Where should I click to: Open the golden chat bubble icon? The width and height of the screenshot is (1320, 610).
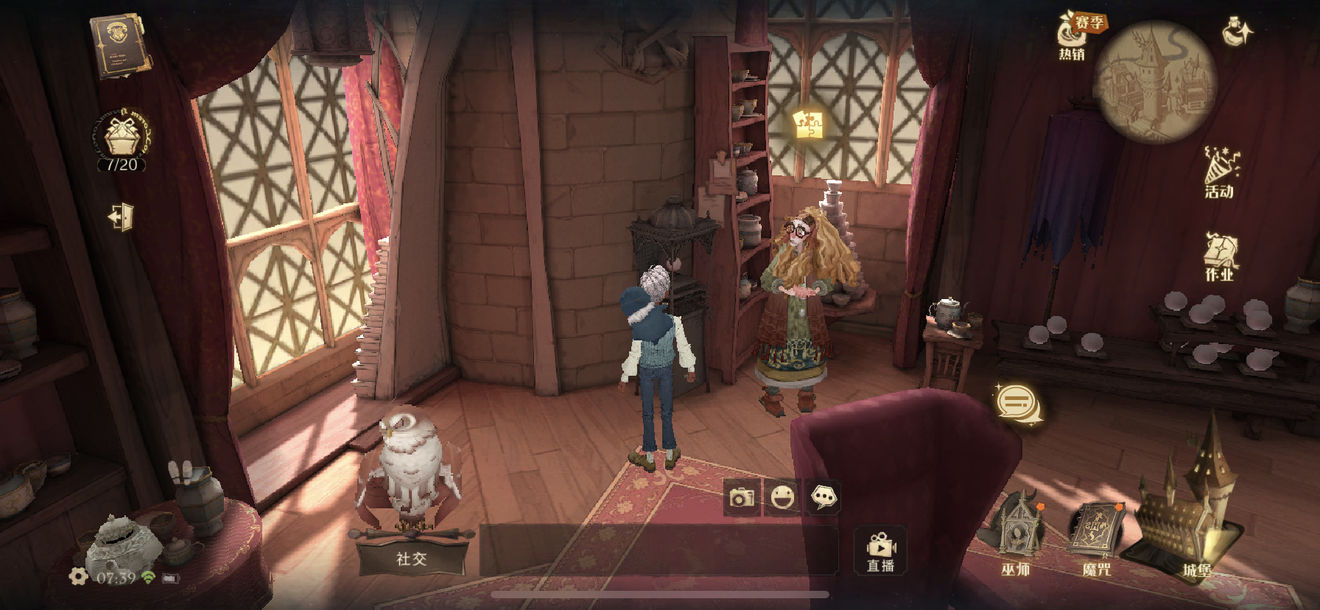(x=1019, y=404)
